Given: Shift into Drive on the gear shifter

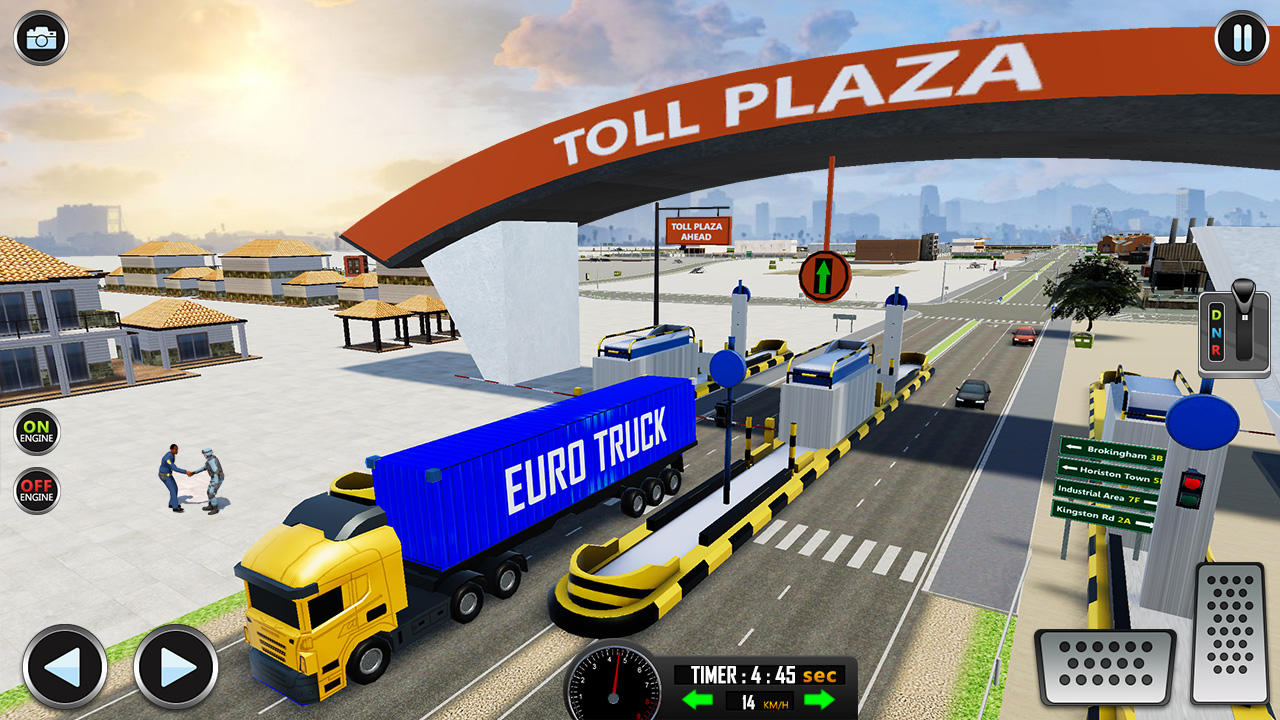Looking at the screenshot, I should tap(1217, 315).
